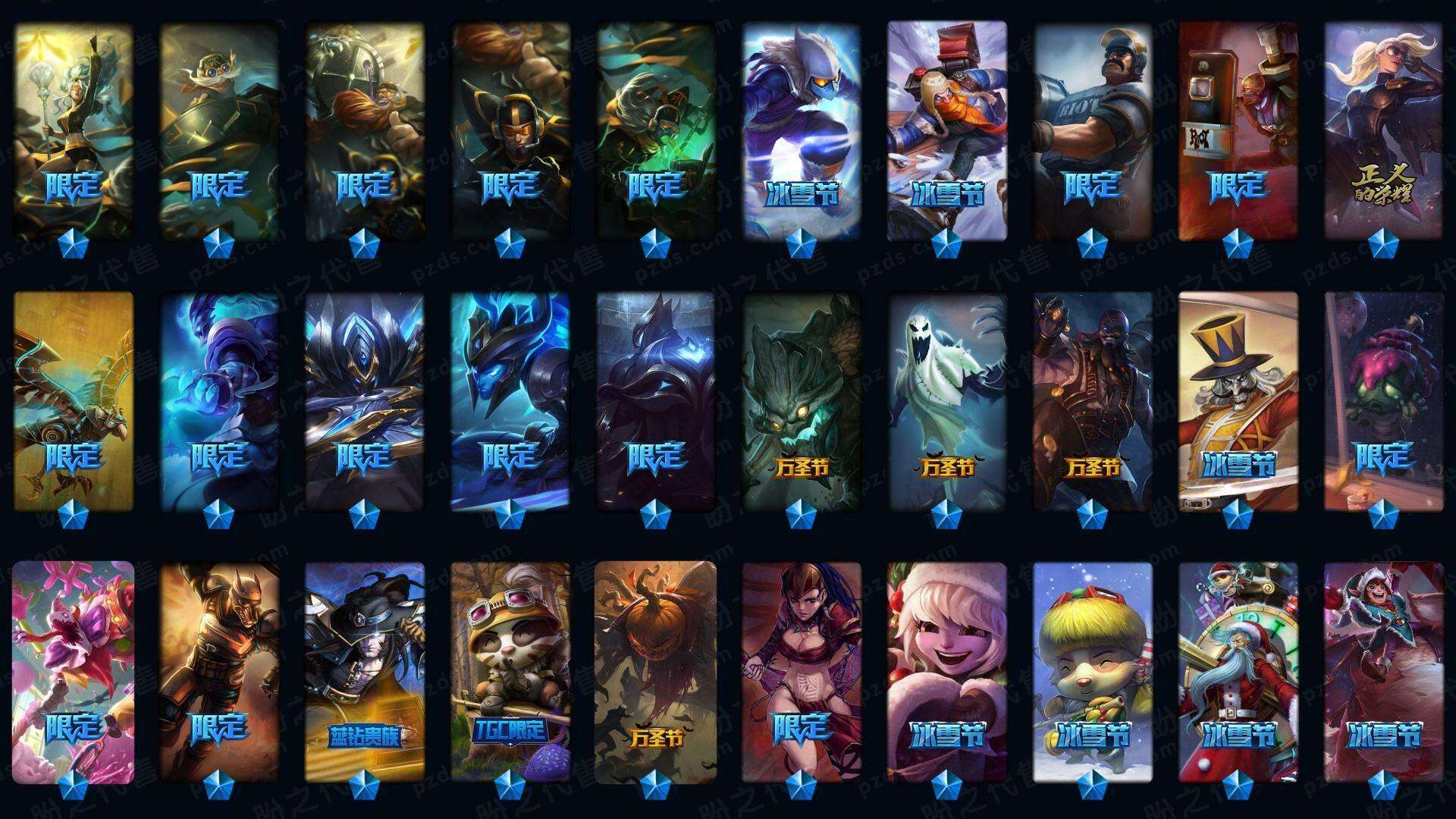Select the 蓝钻贵族 hat-wearing skin card
The height and width of the screenshot is (819, 1456).
tap(365, 671)
